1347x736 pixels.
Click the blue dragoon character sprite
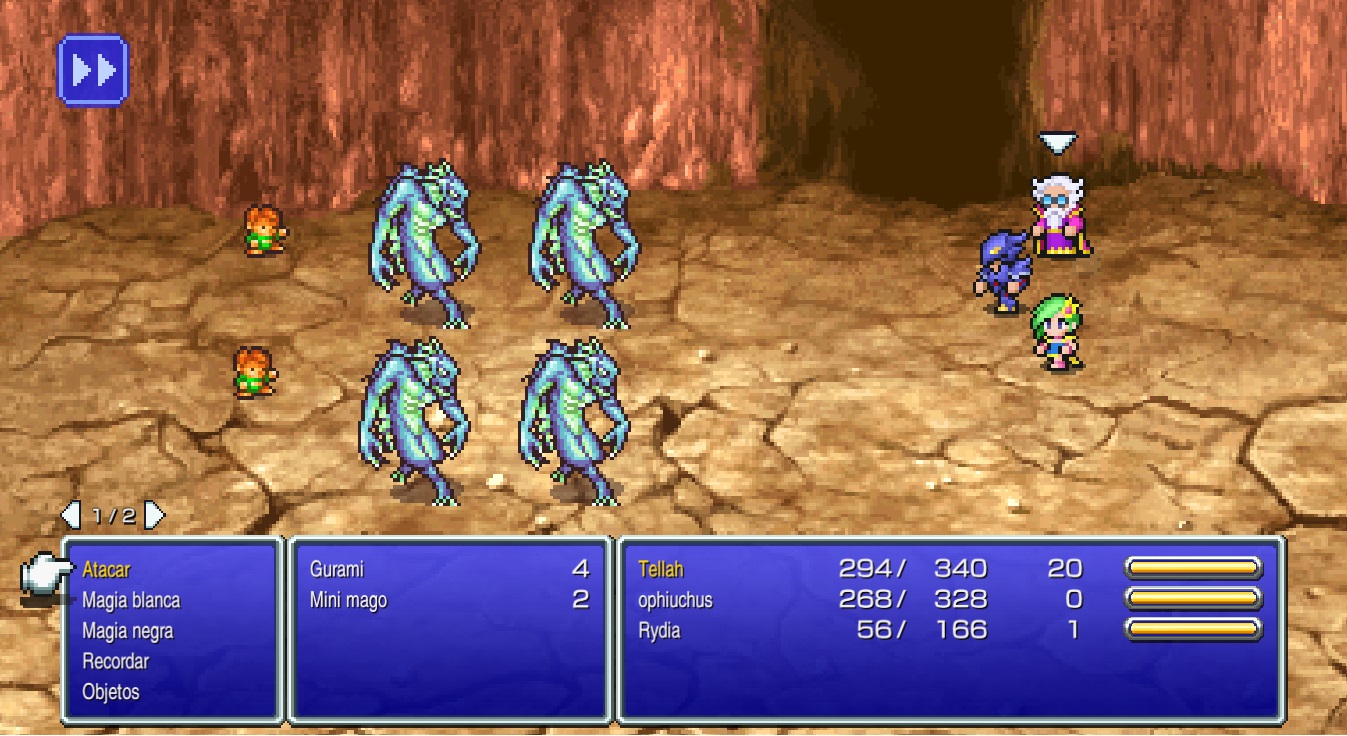coord(1003,270)
